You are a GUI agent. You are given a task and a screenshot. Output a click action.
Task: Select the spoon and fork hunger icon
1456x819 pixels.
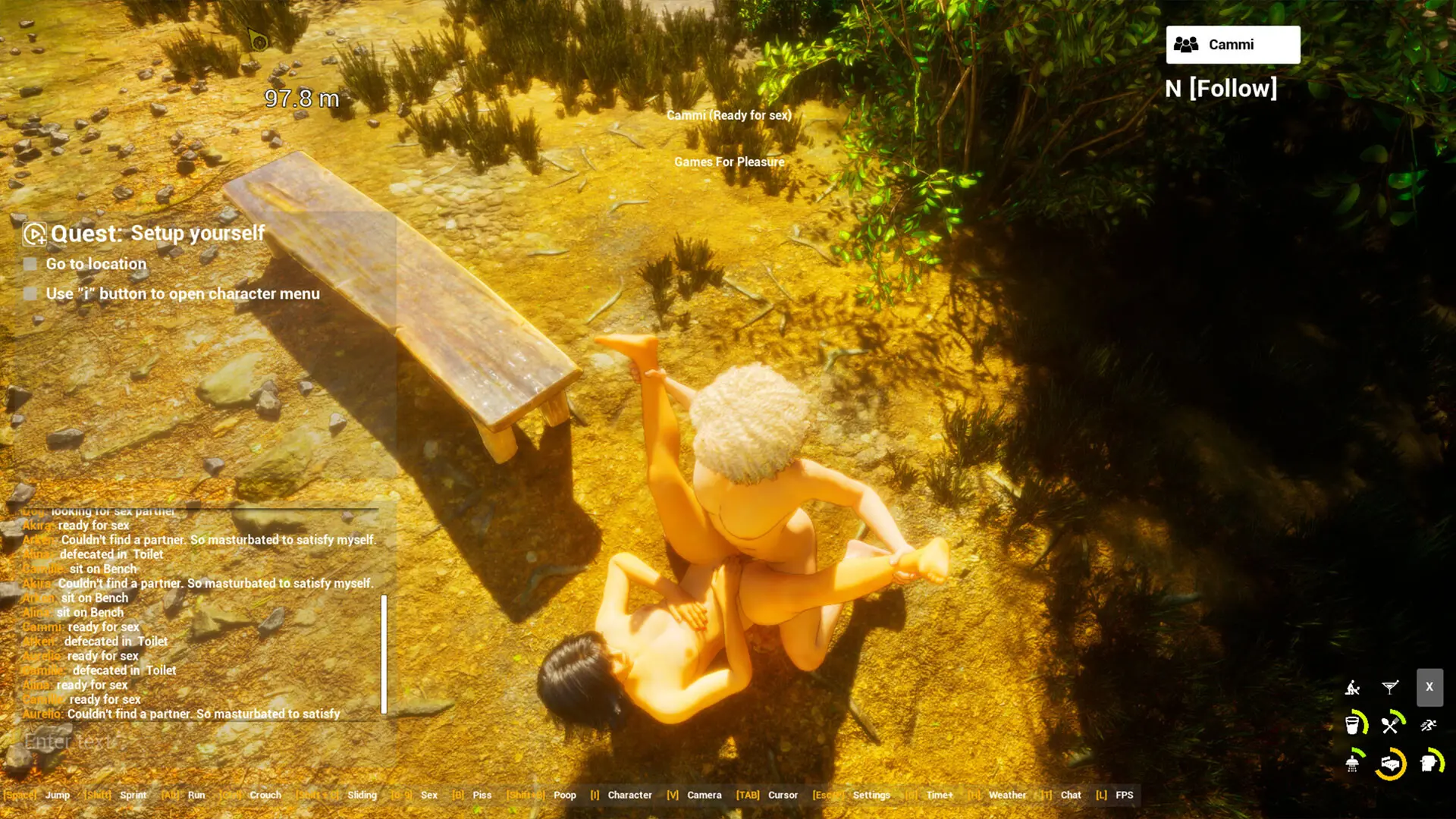tap(1391, 725)
